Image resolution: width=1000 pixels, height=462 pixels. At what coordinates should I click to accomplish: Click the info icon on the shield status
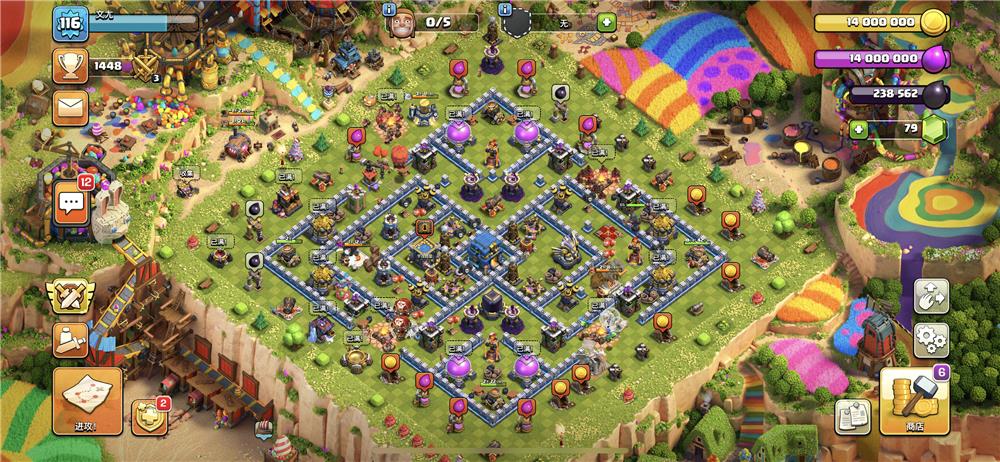pos(505,7)
